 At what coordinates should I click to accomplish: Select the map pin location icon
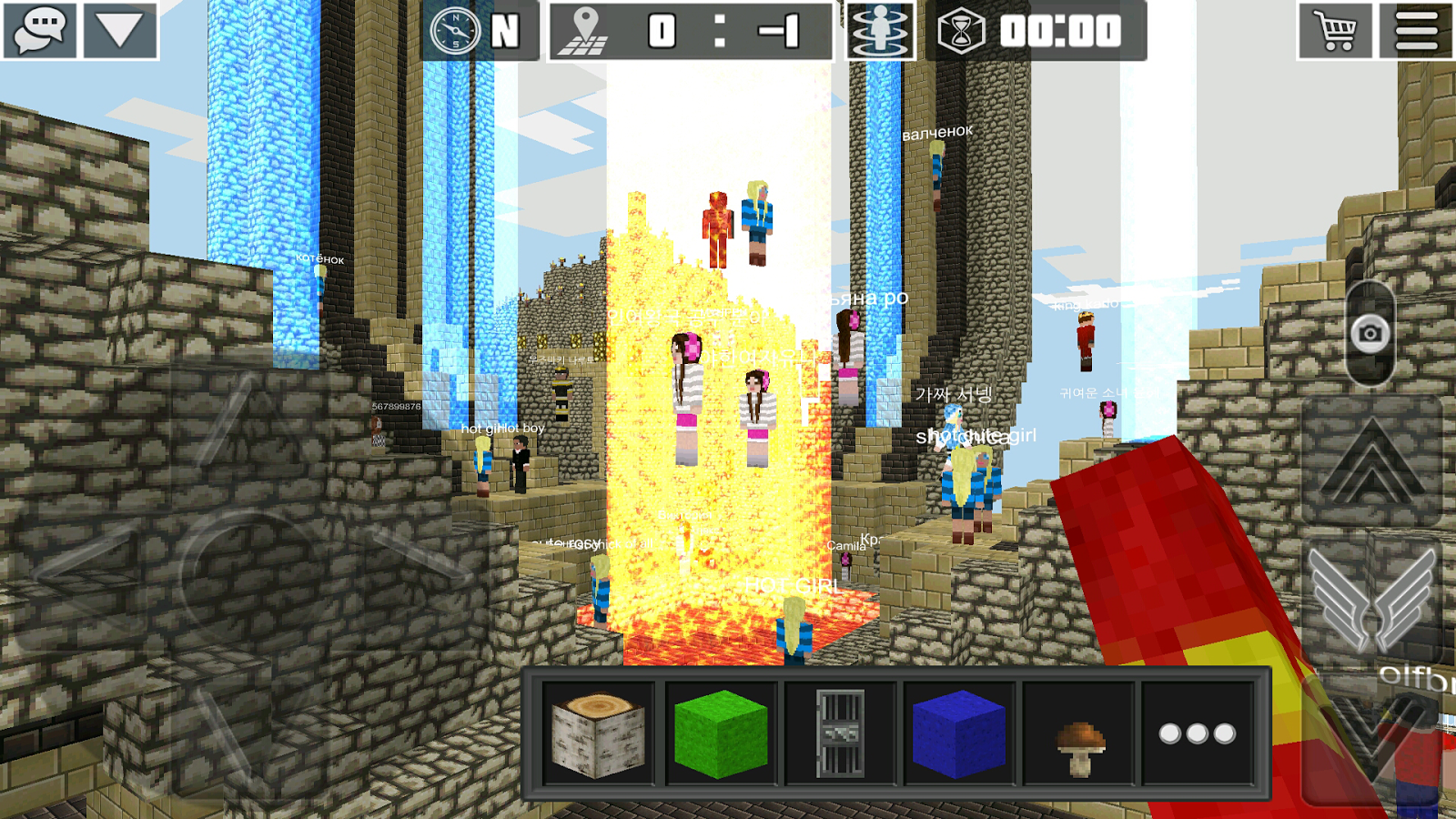pos(583,32)
